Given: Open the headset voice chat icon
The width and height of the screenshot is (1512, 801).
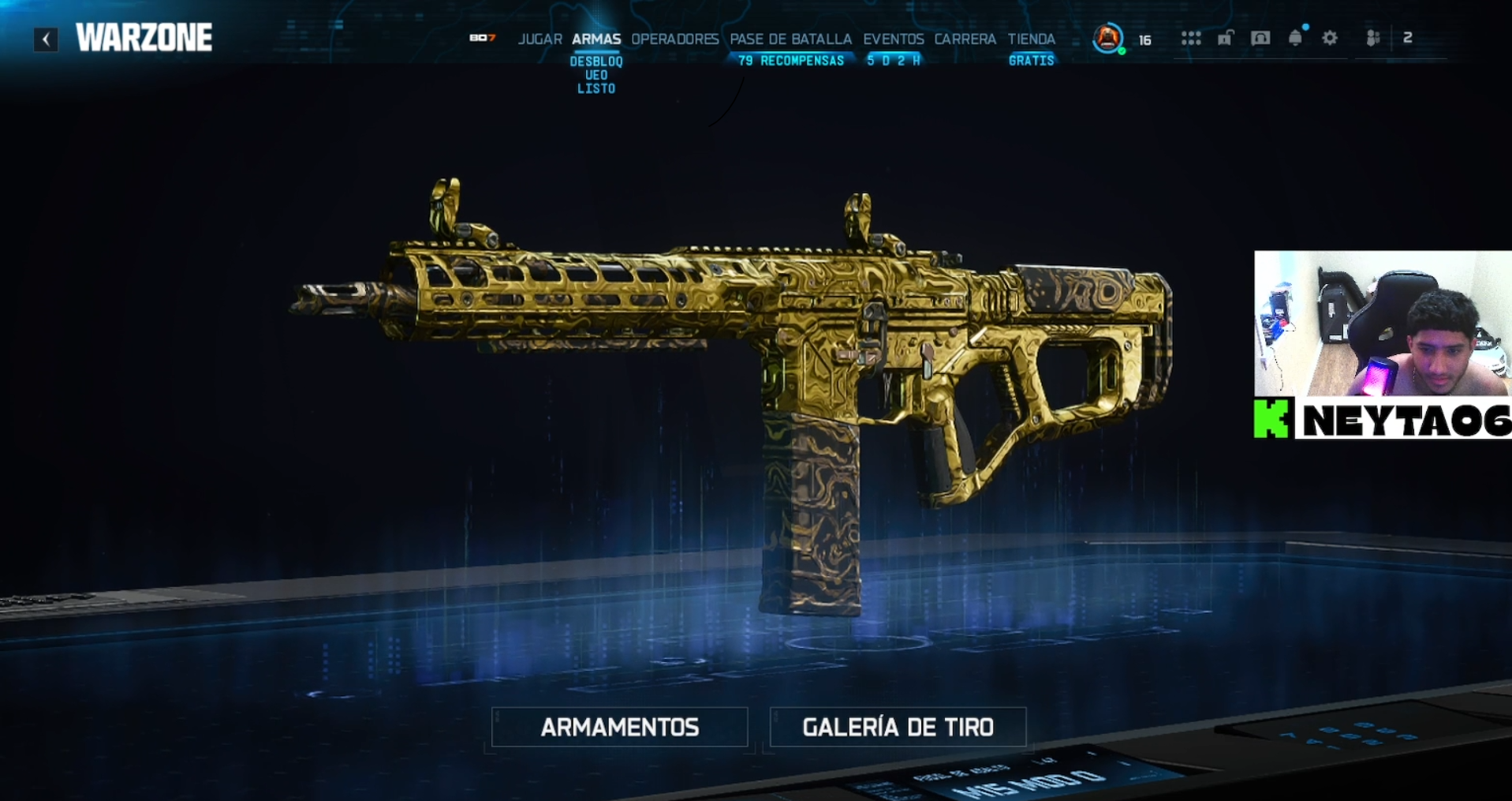Looking at the screenshot, I should (x=1260, y=38).
